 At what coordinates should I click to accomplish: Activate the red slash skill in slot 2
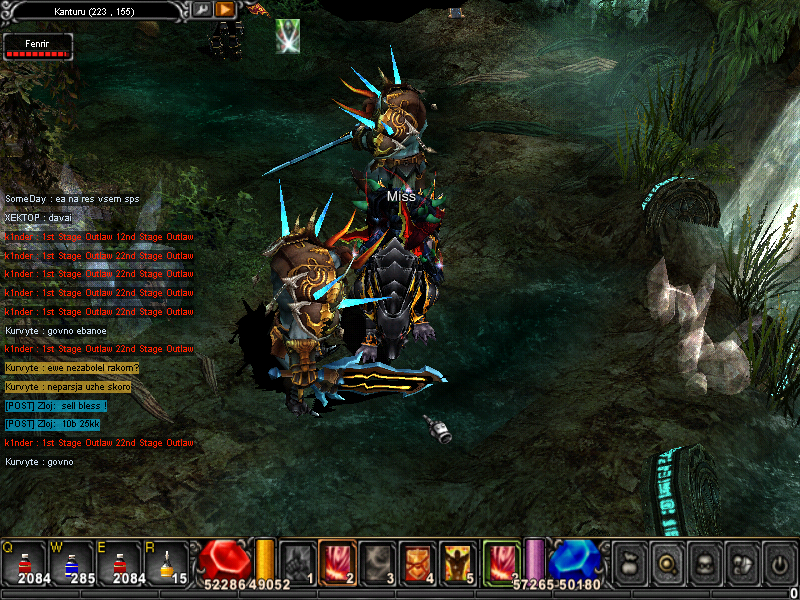337,560
